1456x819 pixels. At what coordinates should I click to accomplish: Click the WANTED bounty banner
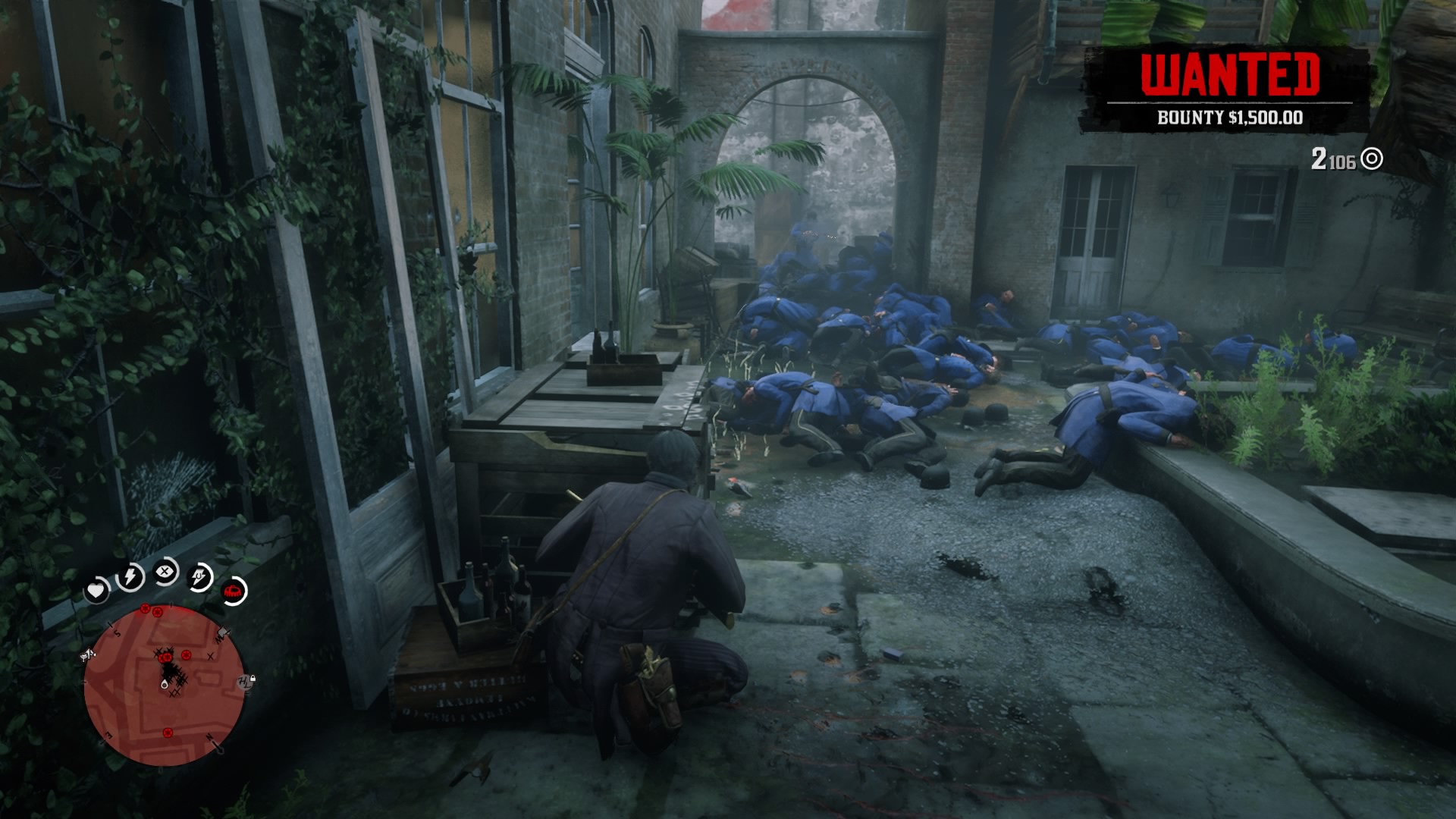pyautogui.click(x=1229, y=88)
